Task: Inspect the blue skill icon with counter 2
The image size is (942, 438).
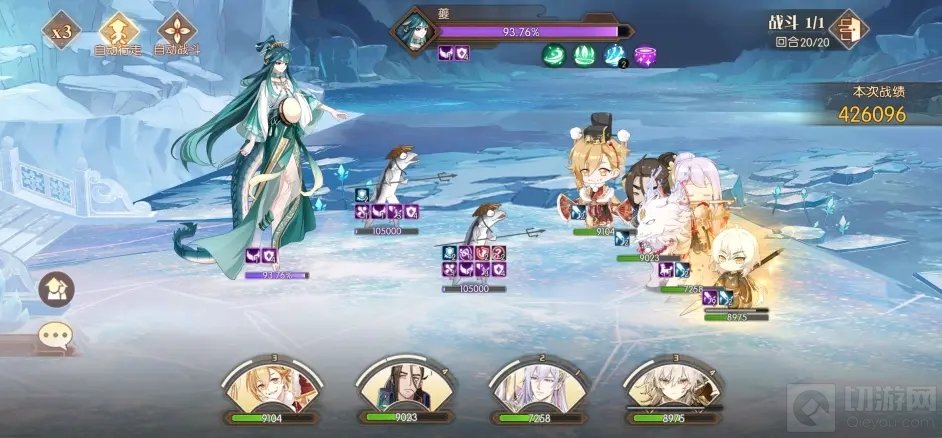Action: coord(615,55)
